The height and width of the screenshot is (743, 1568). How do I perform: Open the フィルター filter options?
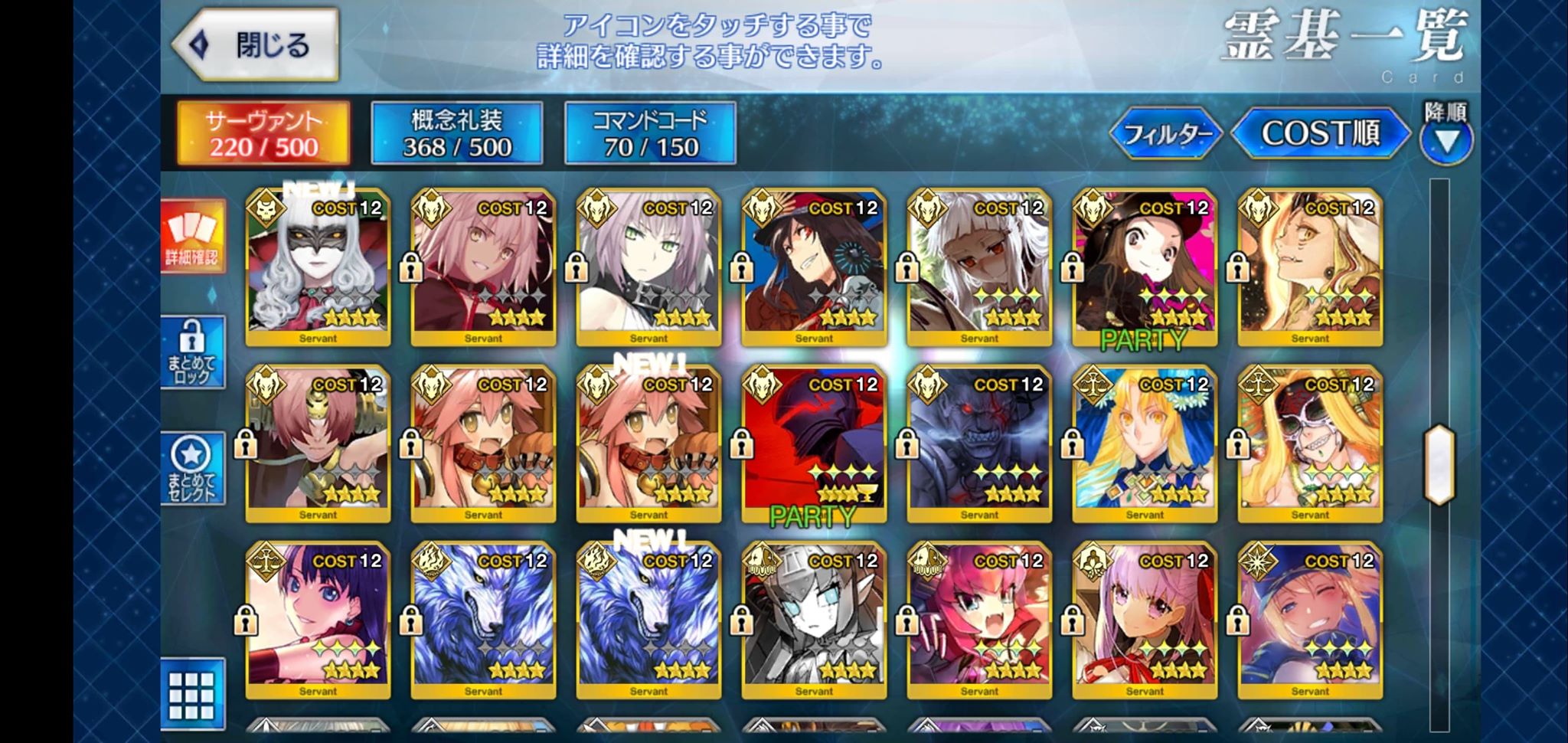pos(1166,134)
